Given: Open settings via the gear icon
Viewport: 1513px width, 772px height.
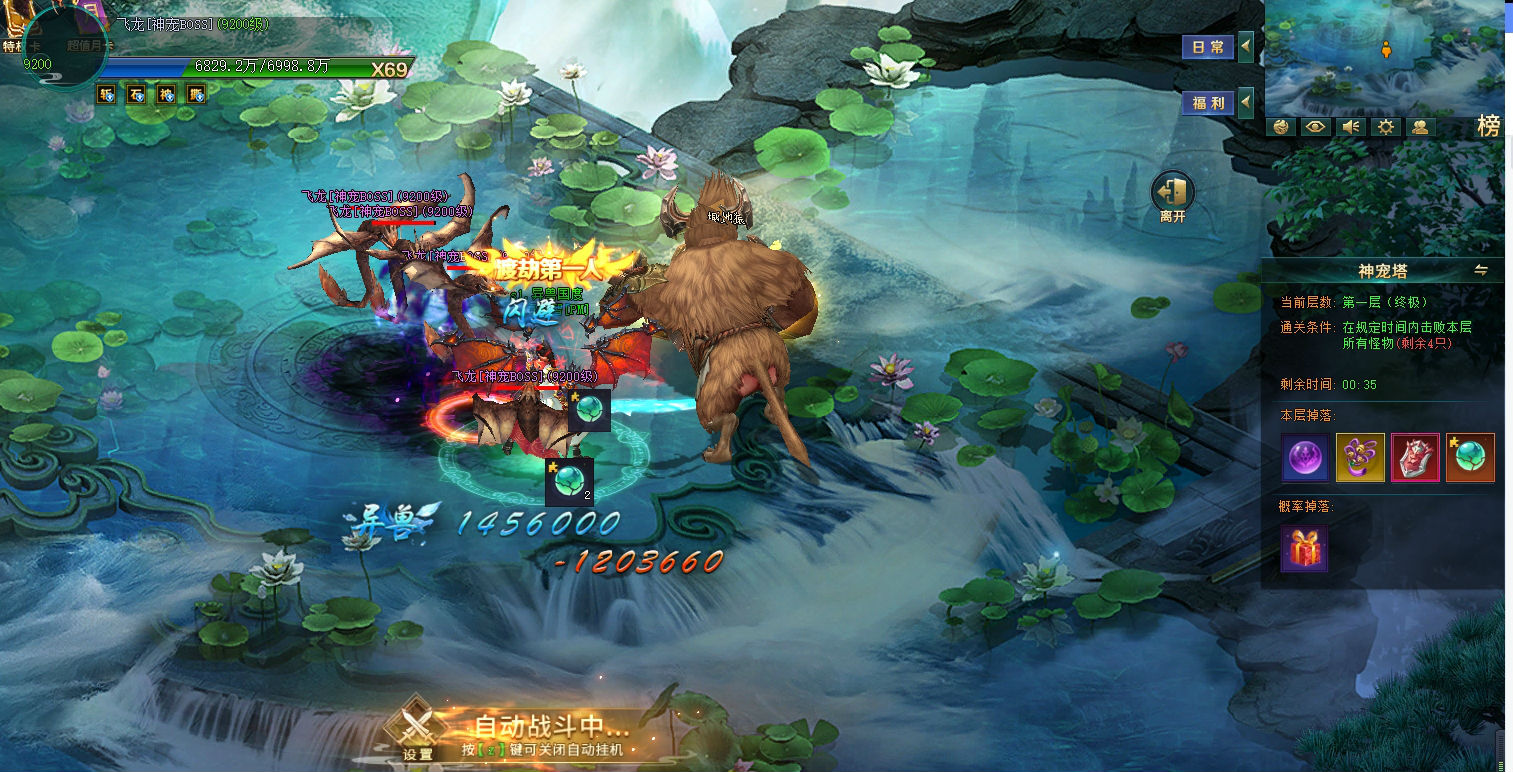Looking at the screenshot, I should point(1385,127).
